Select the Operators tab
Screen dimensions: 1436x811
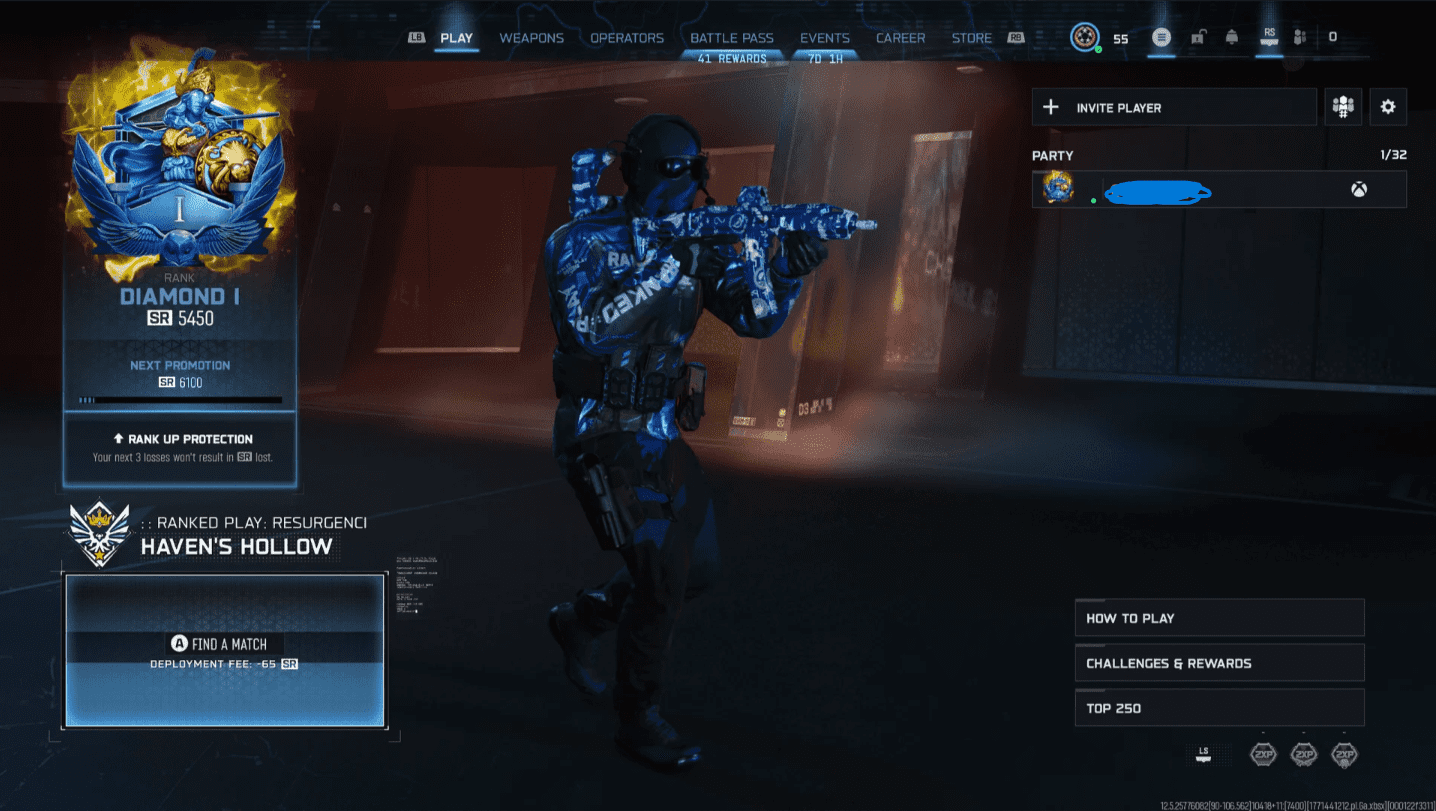[627, 37]
